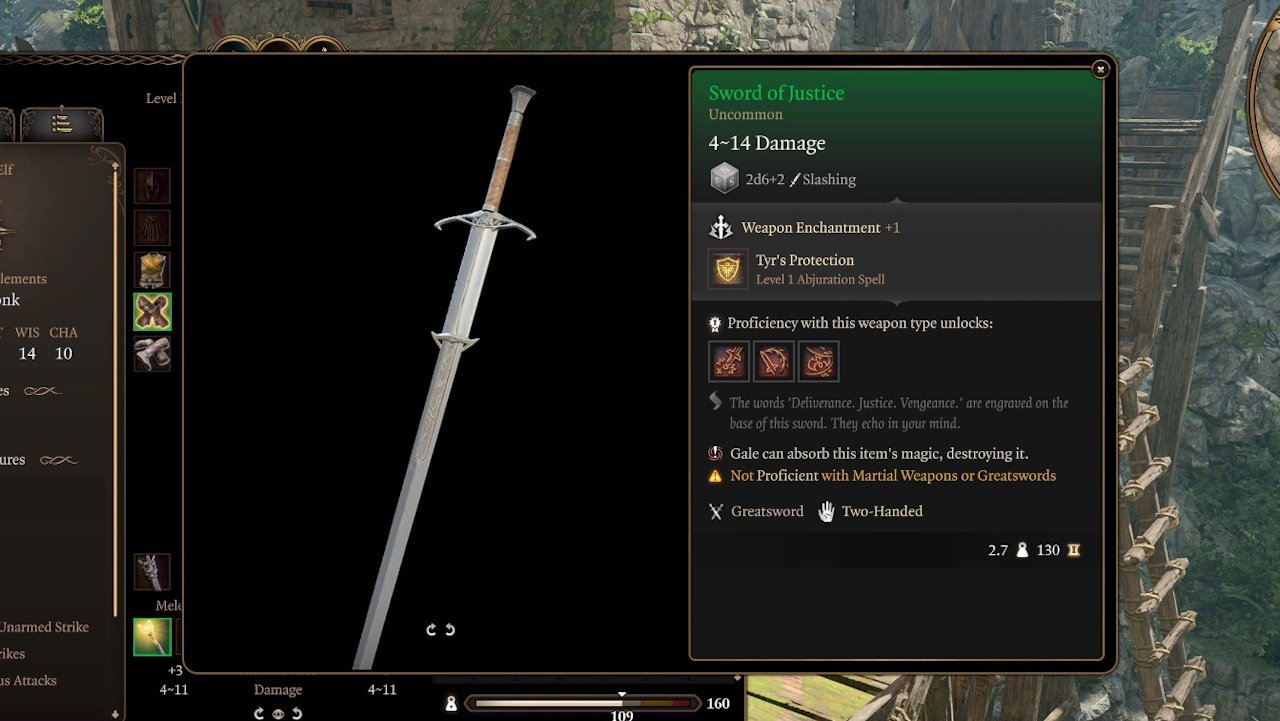Select the boots equipment slot

point(152,354)
